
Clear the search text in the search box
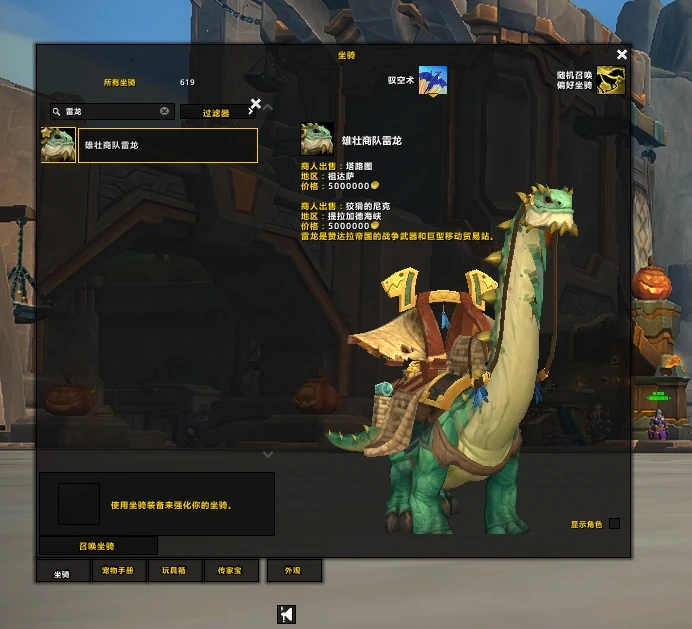tap(165, 111)
